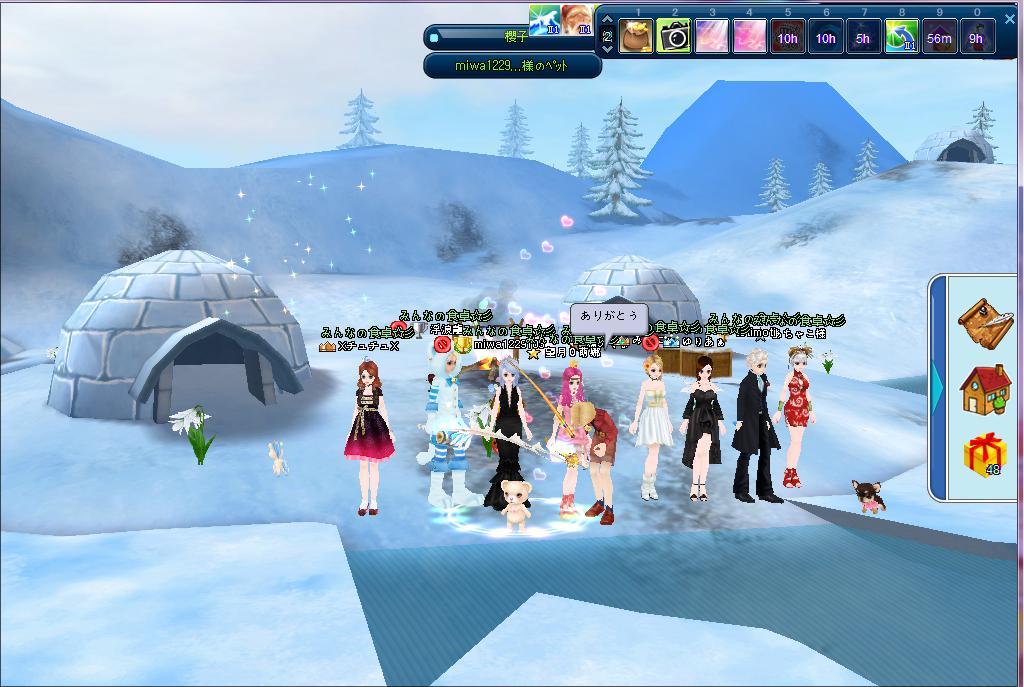
Task: Click the hotbar slot showing 9h cooldown
Action: (x=977, y=38)
